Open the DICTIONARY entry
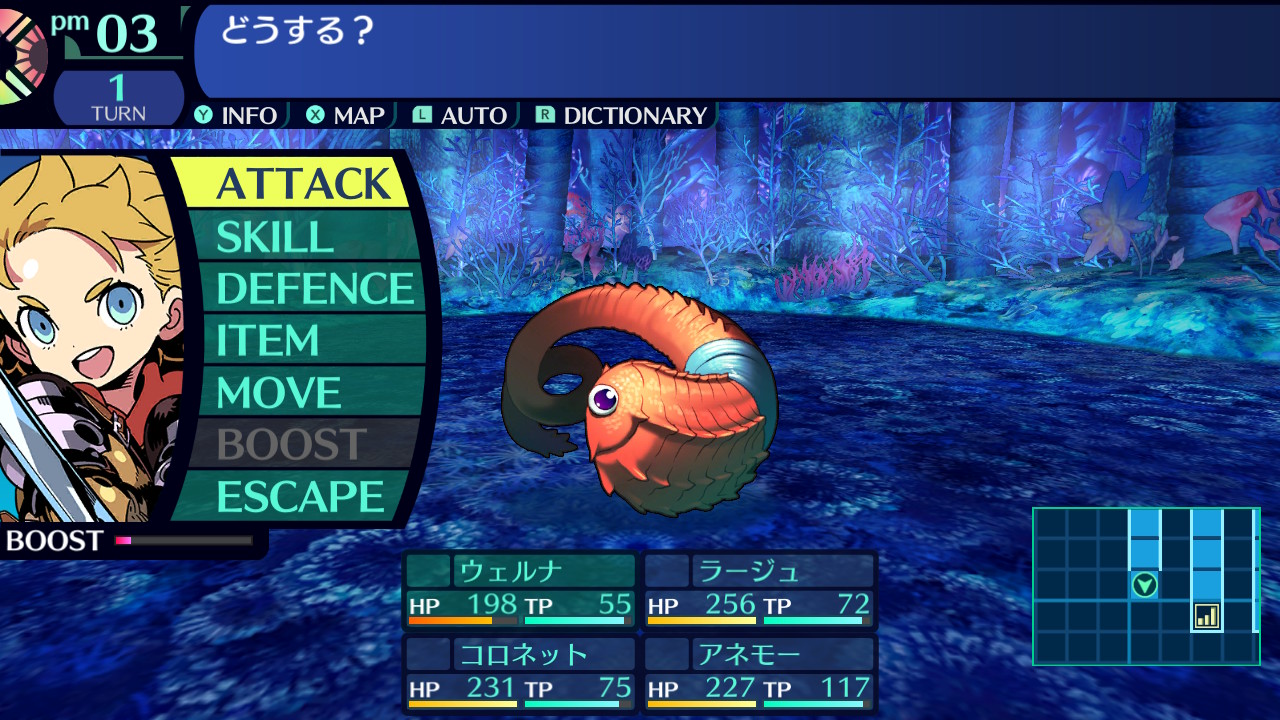The height and width of the screenshot is (720, 1280). click(622, 115)
